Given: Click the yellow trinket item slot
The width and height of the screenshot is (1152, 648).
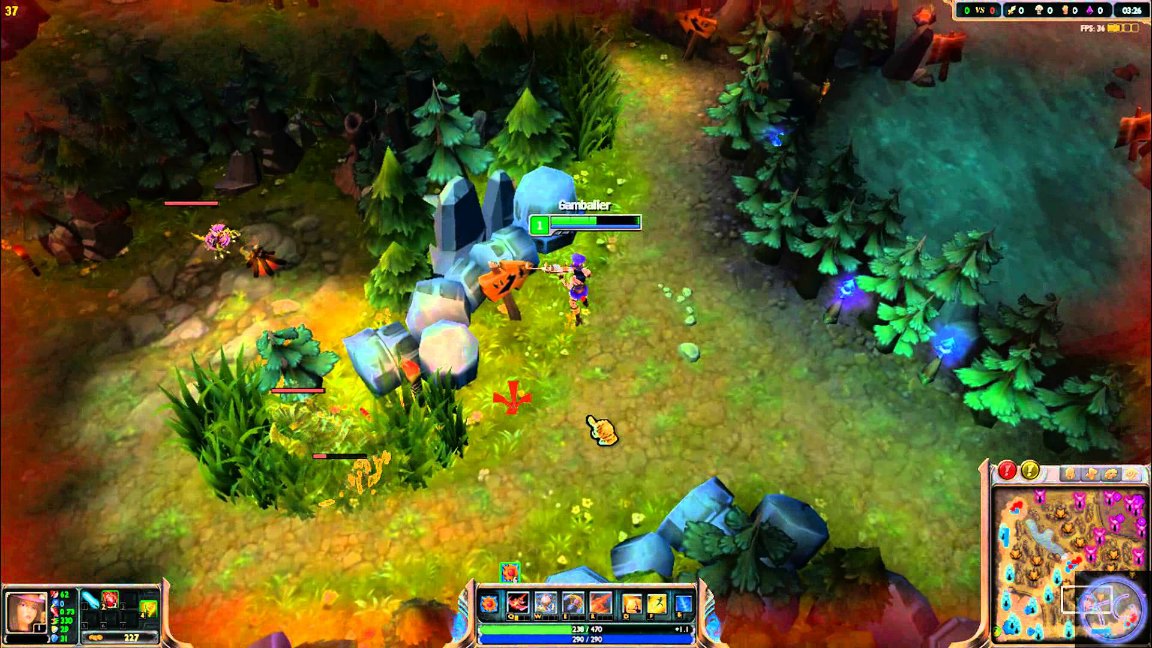Looking at the screenshot, I should (148, 607).
